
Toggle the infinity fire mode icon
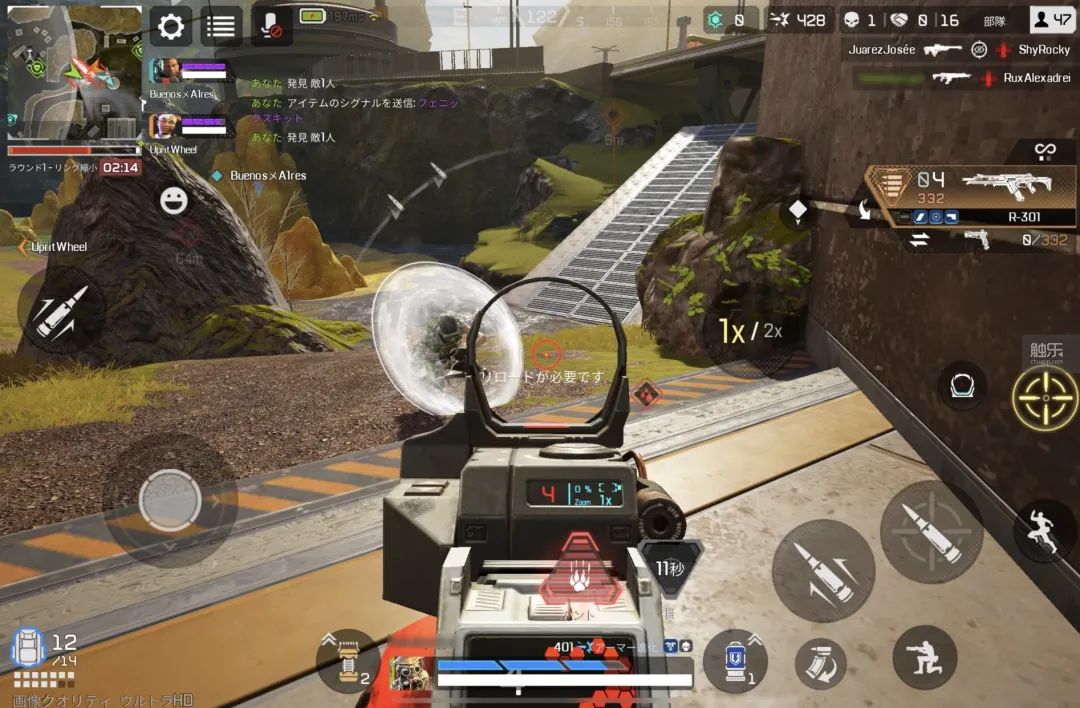(1045, 151)
